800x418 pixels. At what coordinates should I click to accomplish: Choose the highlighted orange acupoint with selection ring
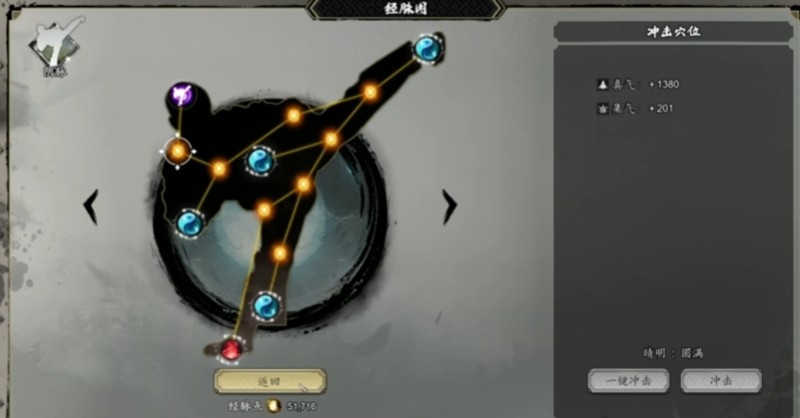(x=178, y=151)
